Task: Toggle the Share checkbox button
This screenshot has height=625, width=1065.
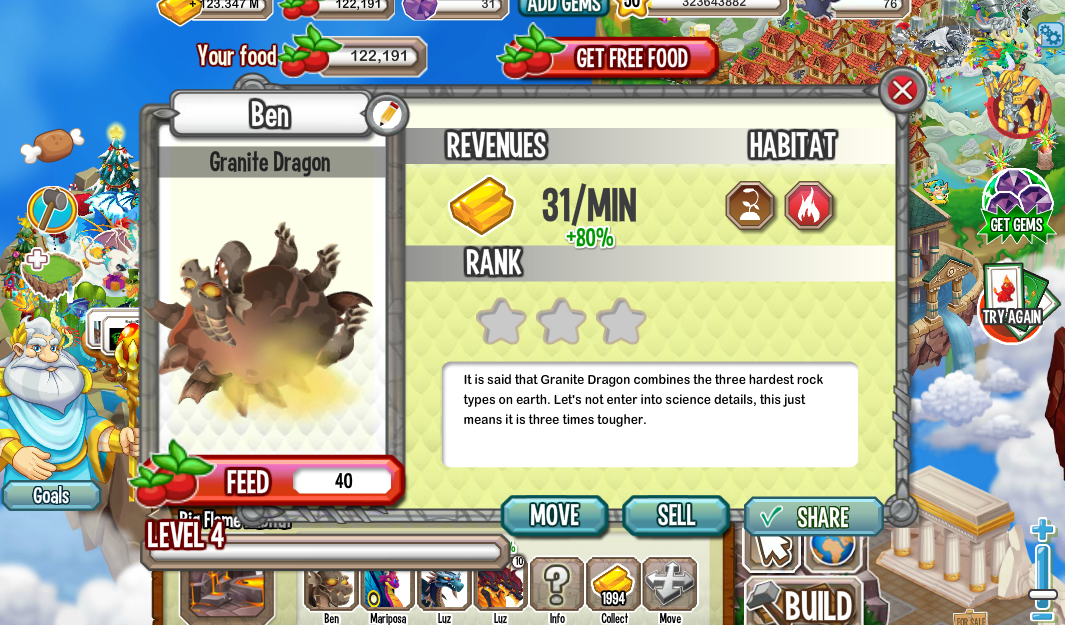Action: (x=813, y=517)
